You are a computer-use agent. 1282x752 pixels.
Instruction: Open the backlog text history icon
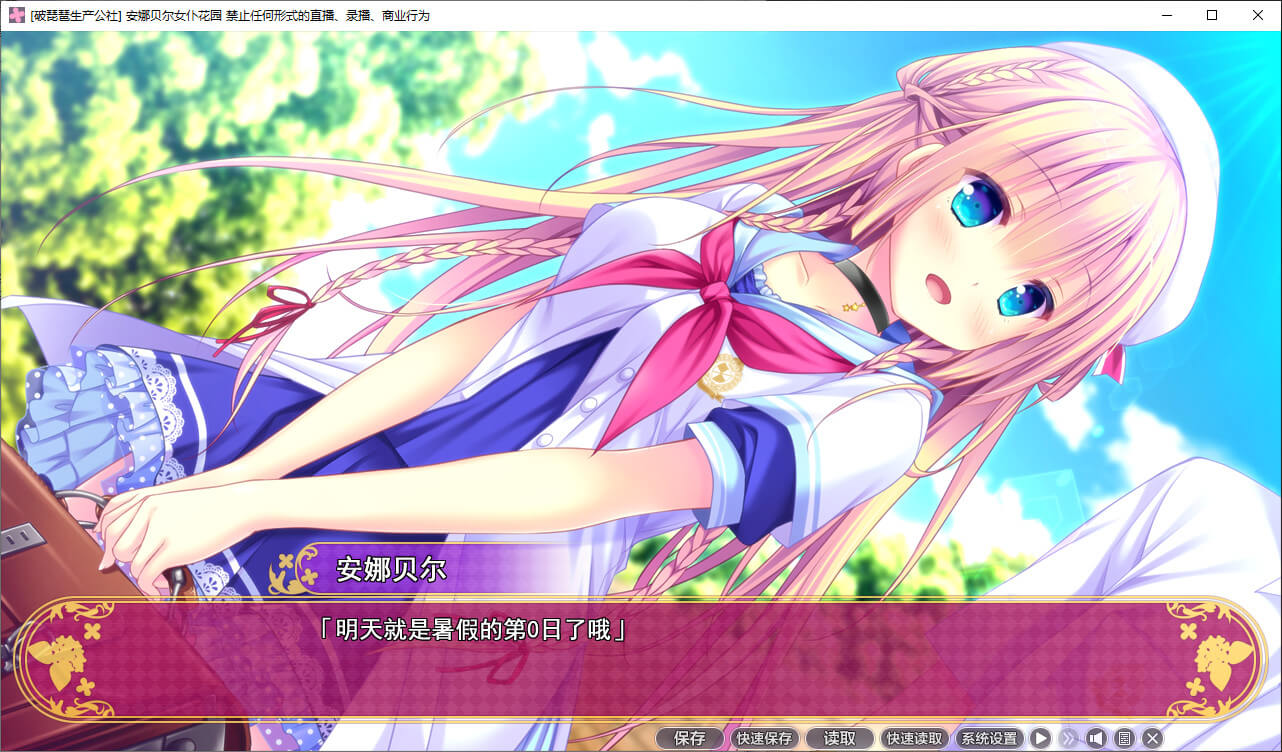pyautogui.click(x=1124, y=738)
